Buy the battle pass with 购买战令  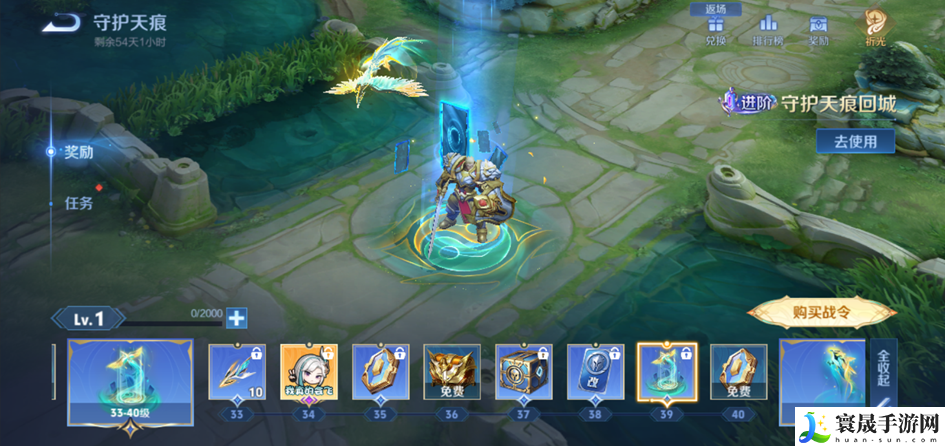[822, 312]
